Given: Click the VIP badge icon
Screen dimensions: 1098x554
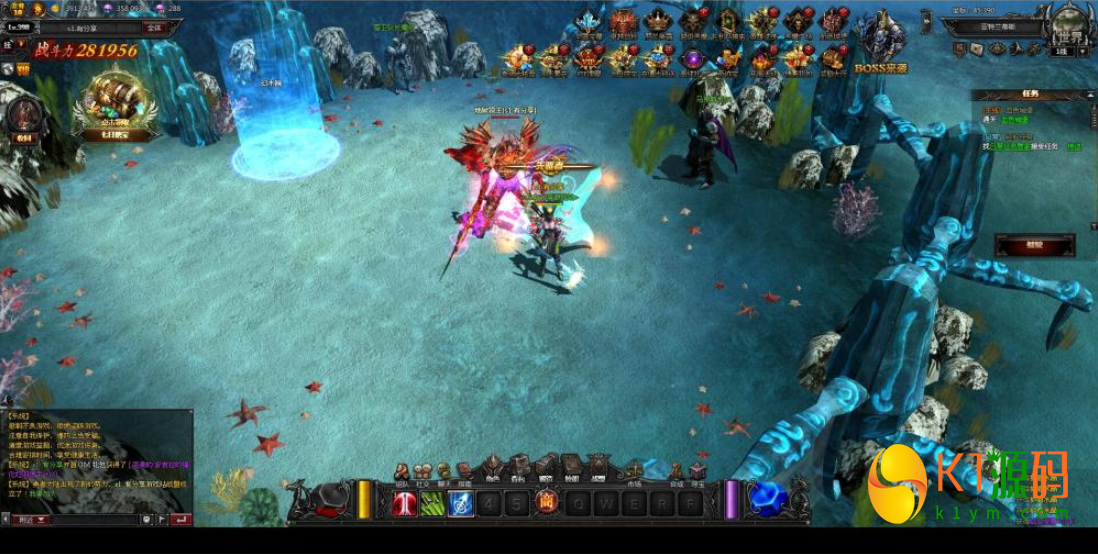Looking at the screenshot, I should 22,69.
